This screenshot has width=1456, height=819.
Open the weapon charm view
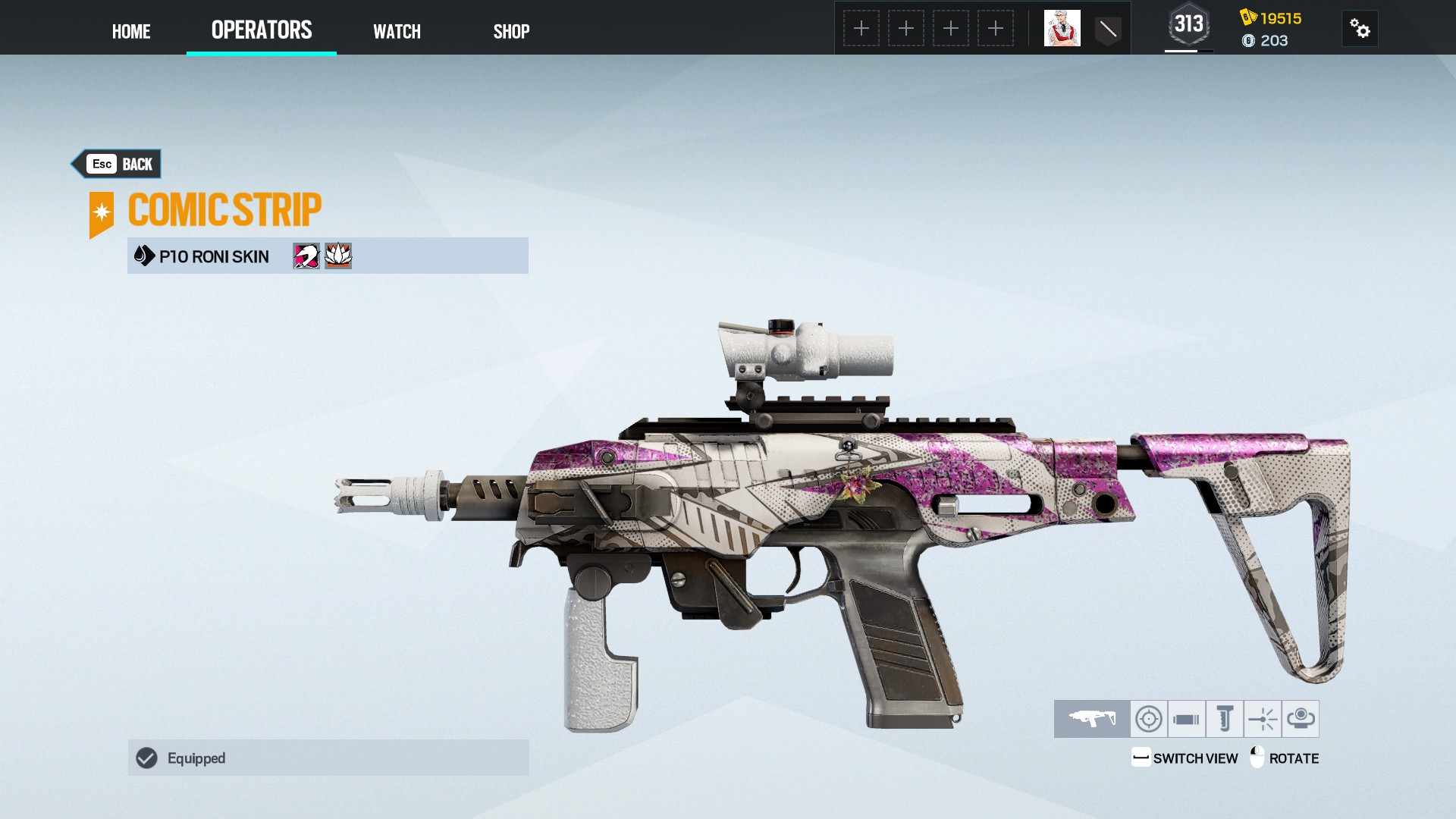[1301, 718]
